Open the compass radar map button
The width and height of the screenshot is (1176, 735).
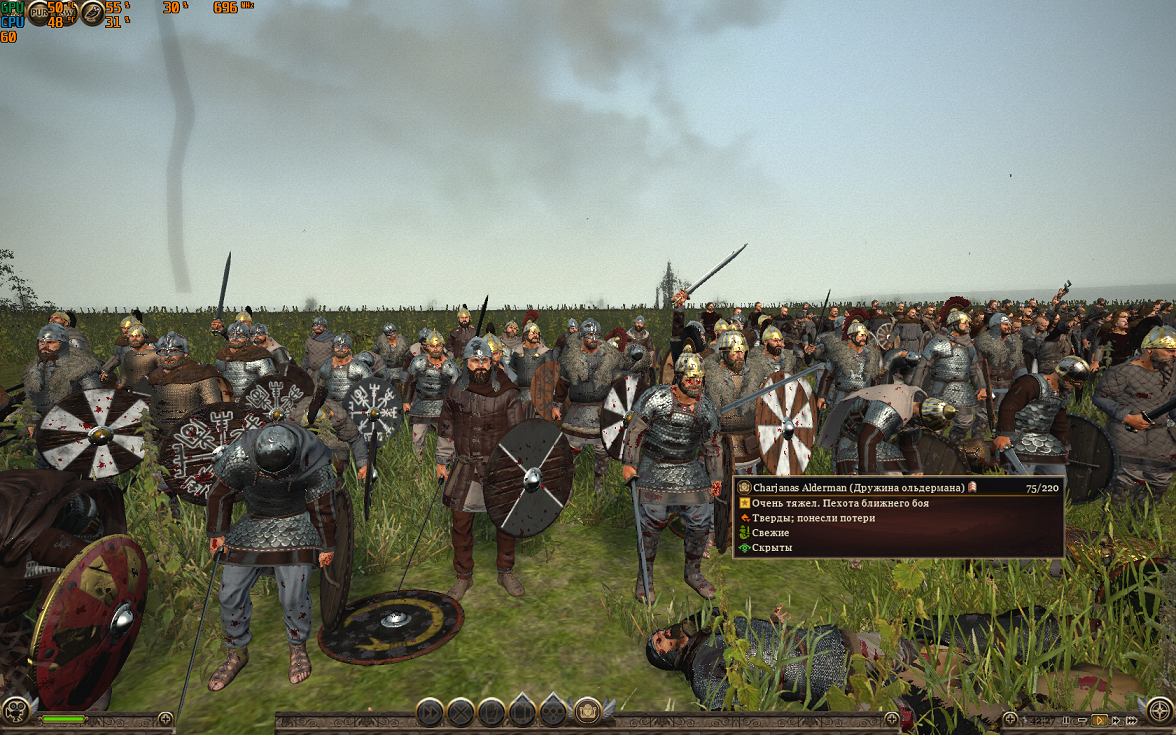(x=1158, y=711)
